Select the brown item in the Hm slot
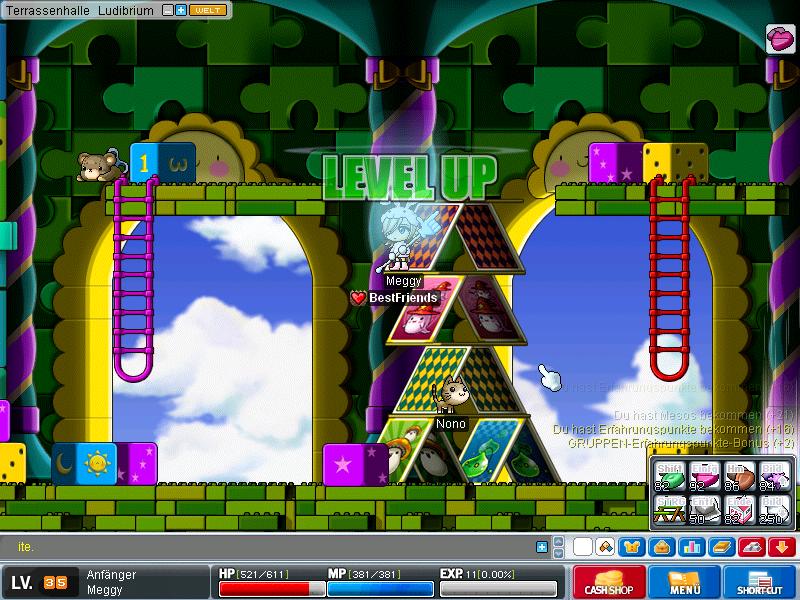The width and height of the screenshot is (800, 600). coord(739,479)
